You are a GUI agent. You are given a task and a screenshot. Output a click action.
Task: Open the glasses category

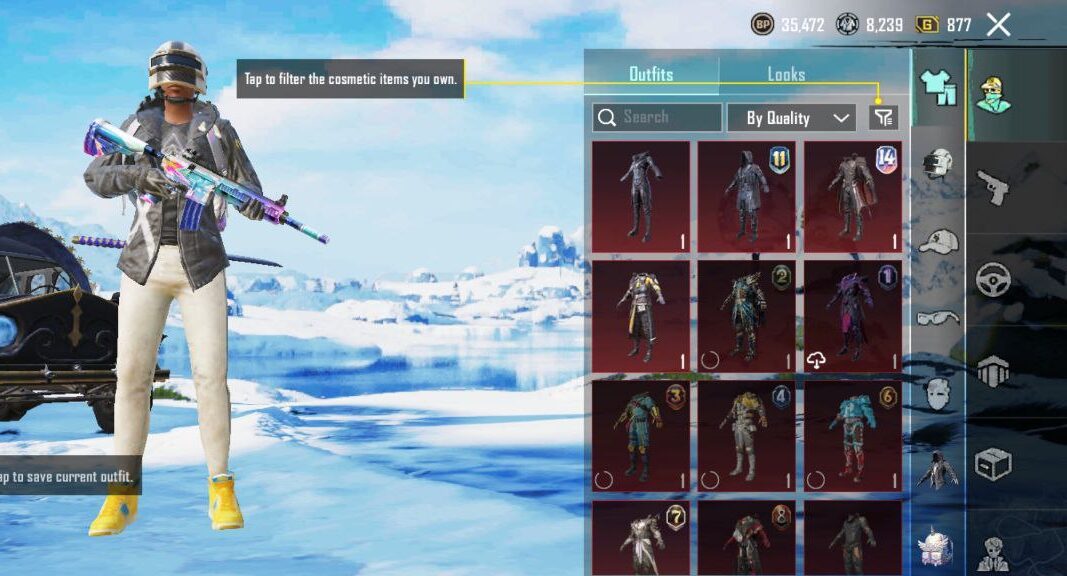[937, 318]
